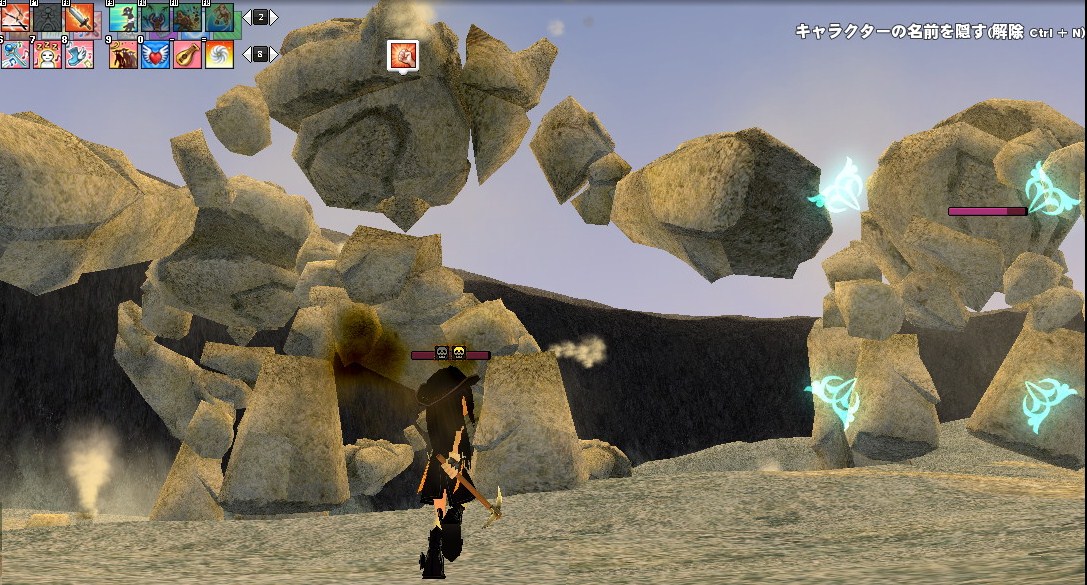Select the hooded figures moonlight skill

[x=123, y=54]
